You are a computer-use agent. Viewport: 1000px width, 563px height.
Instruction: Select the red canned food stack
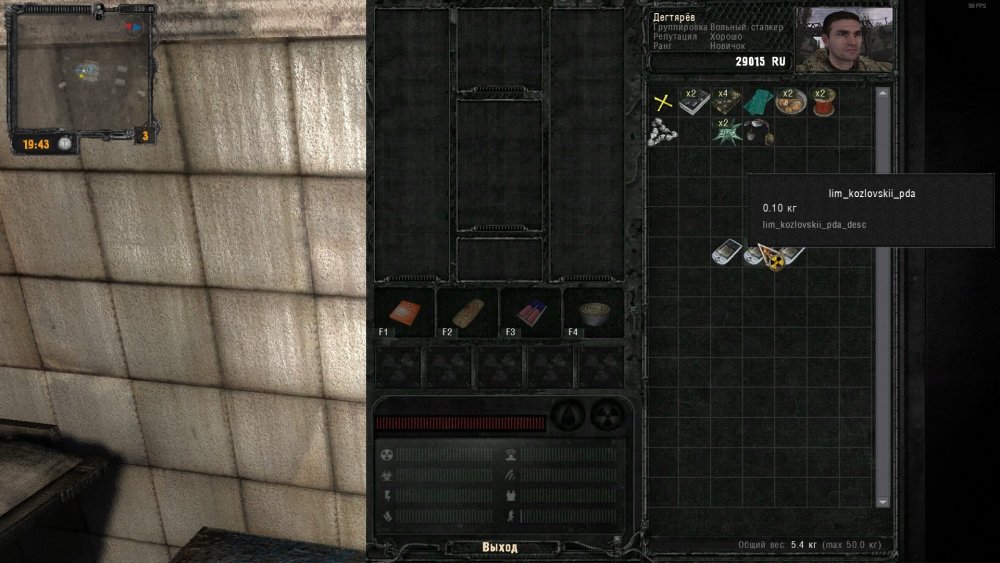(822, 102)
